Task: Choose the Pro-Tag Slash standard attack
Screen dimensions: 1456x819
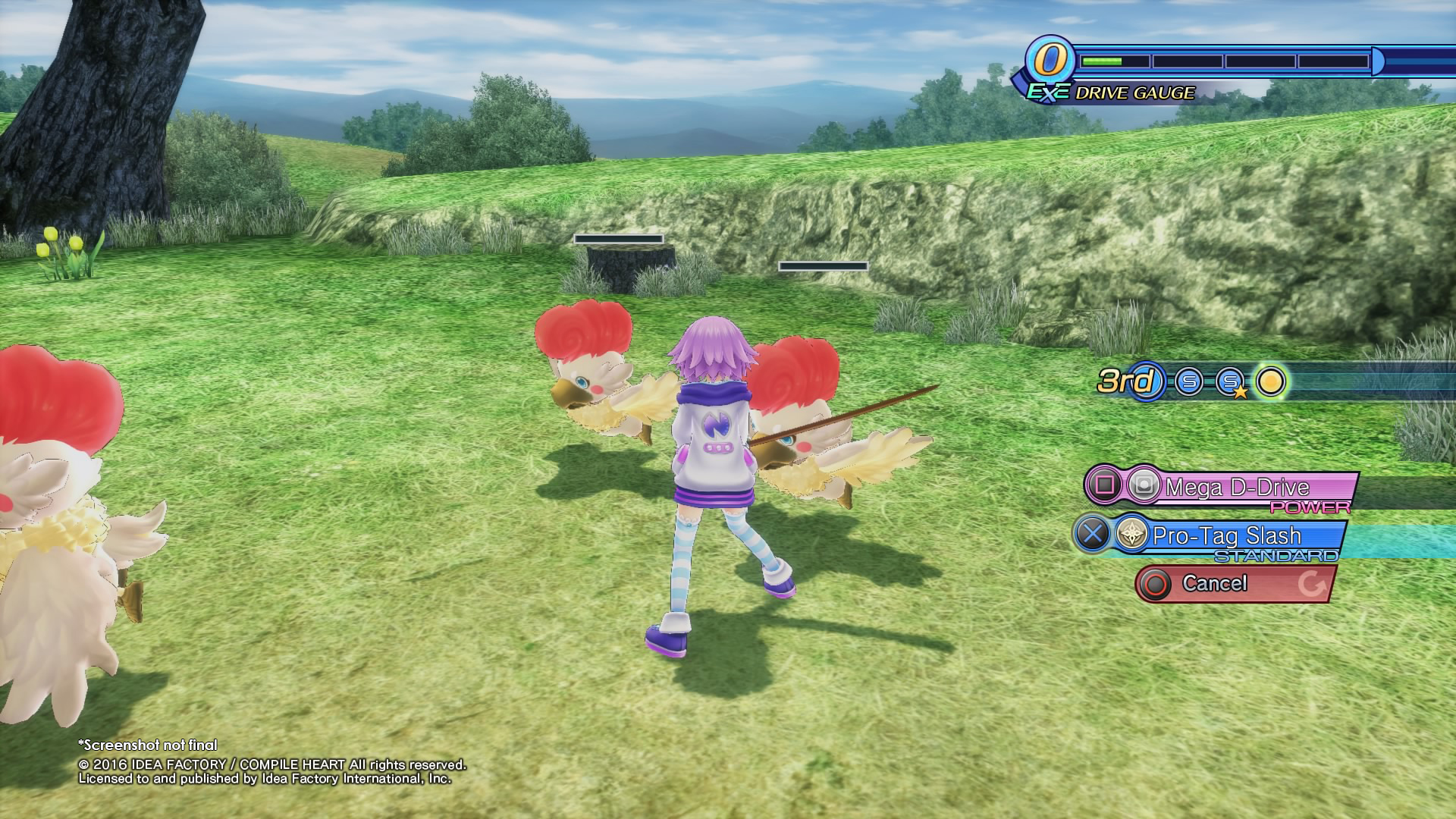Action: [1225, 535]
